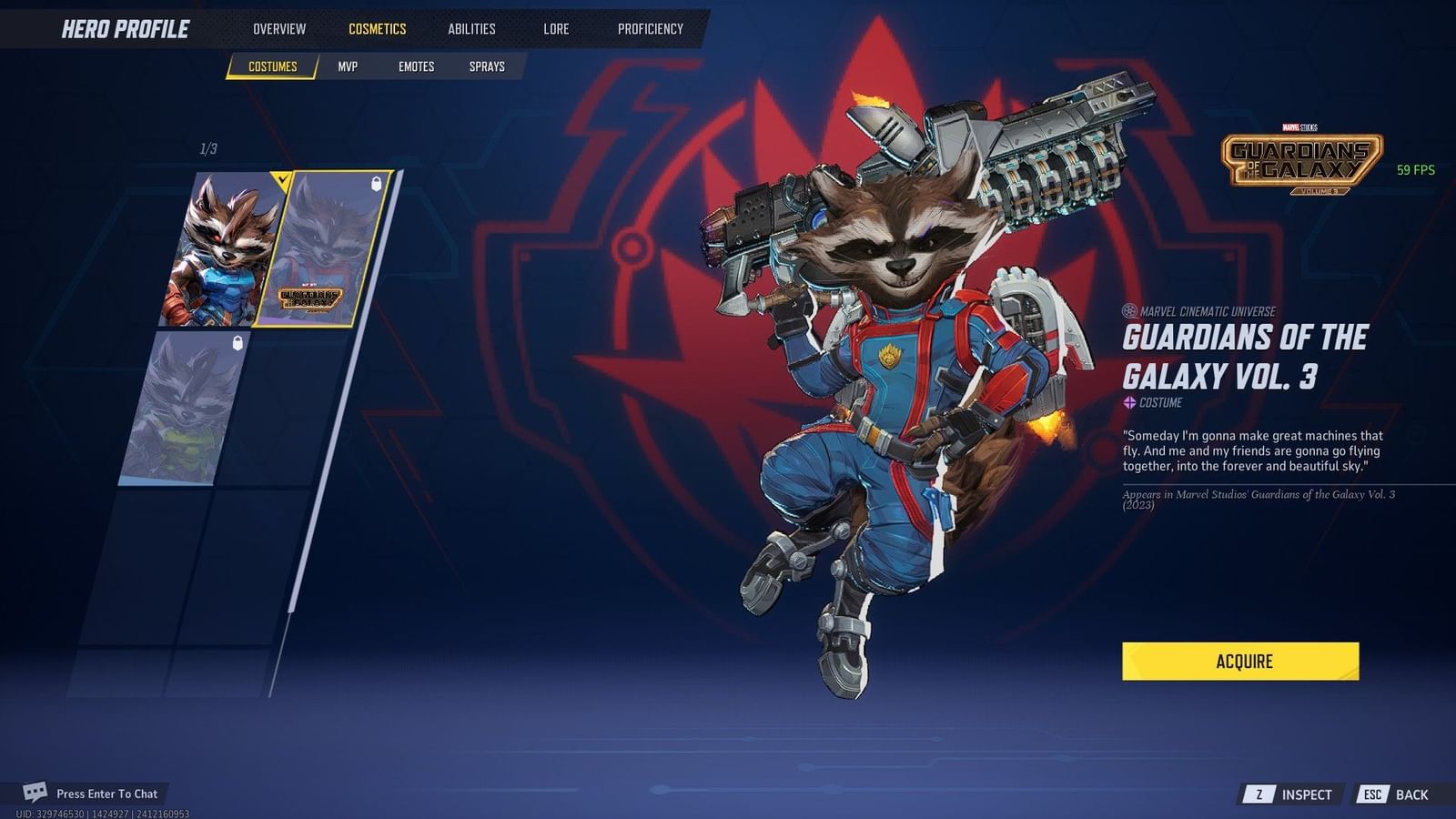Click the 1/3 page indicator above costumes
The height and width of the screenshot is (819, 1456).
[207, 147]
